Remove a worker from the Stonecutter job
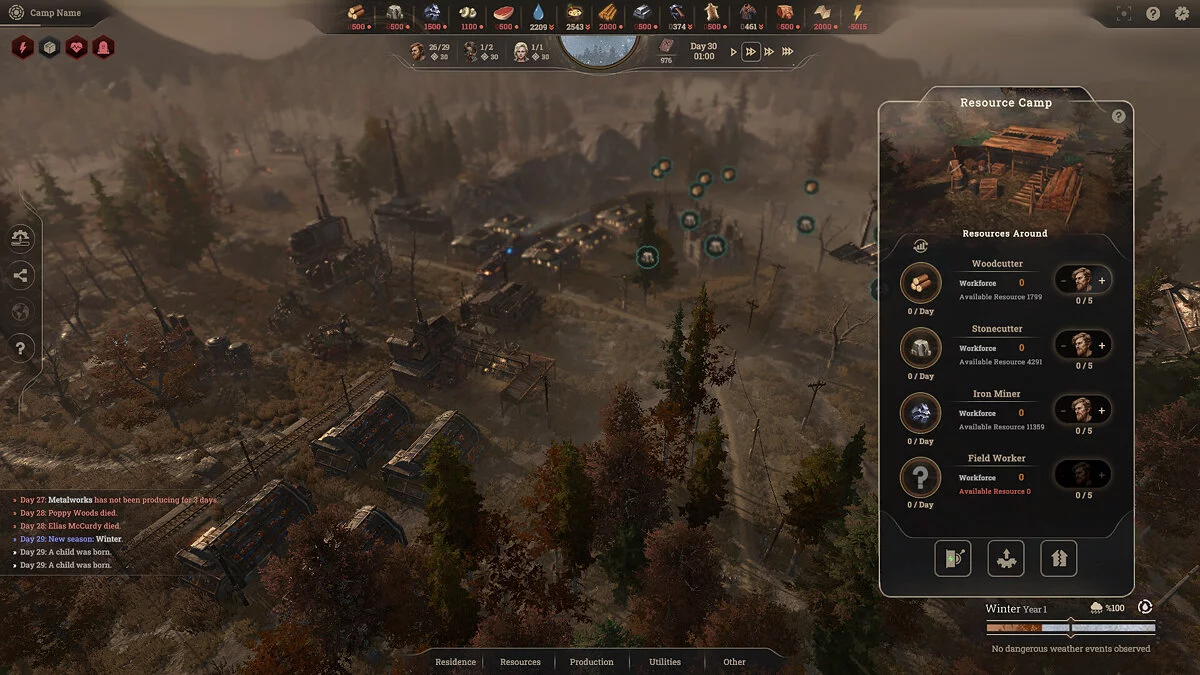This screenshot has height=675, width=1200. 1063,346
